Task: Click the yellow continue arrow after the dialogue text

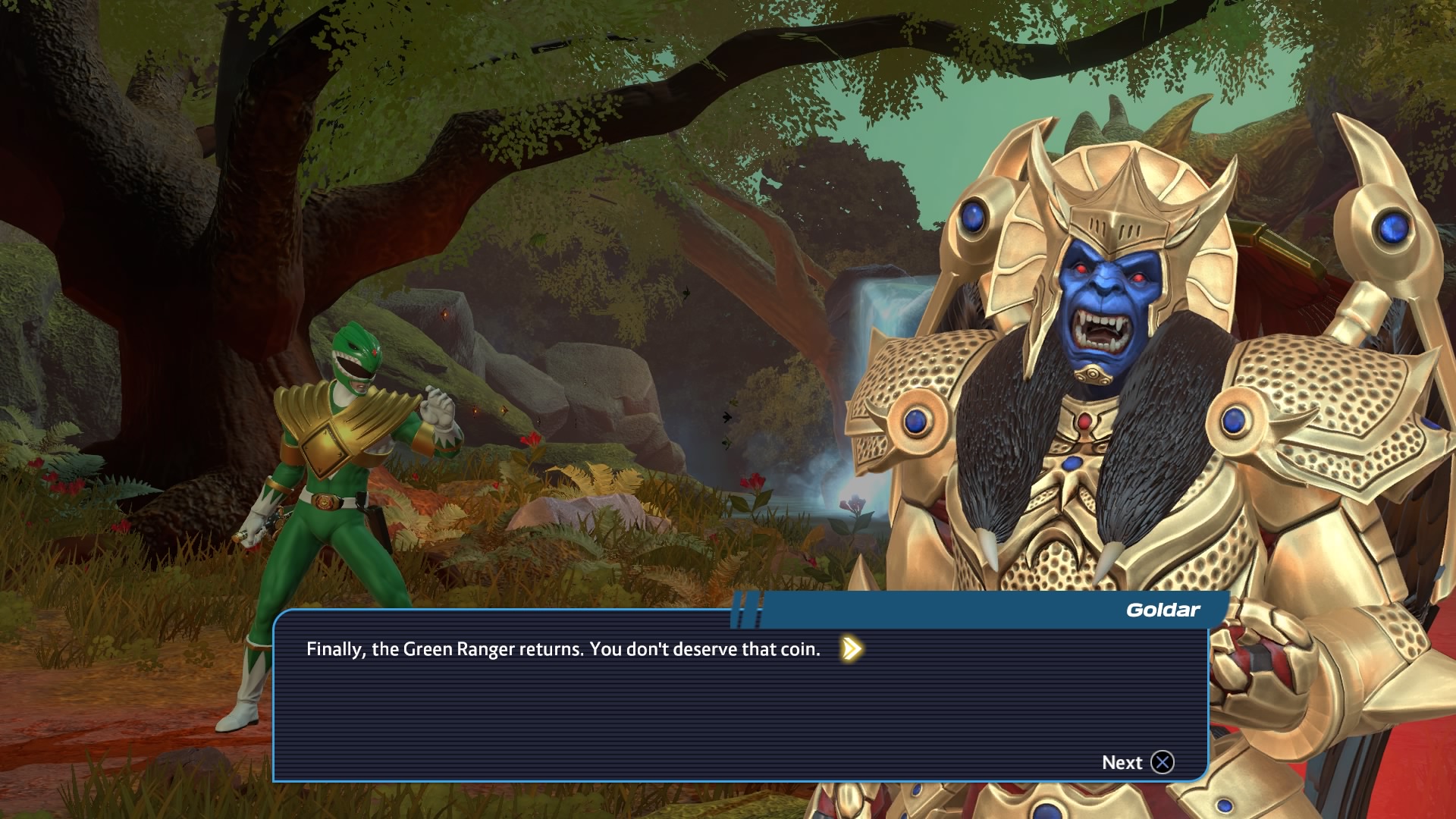Action: tap(851, 649)
